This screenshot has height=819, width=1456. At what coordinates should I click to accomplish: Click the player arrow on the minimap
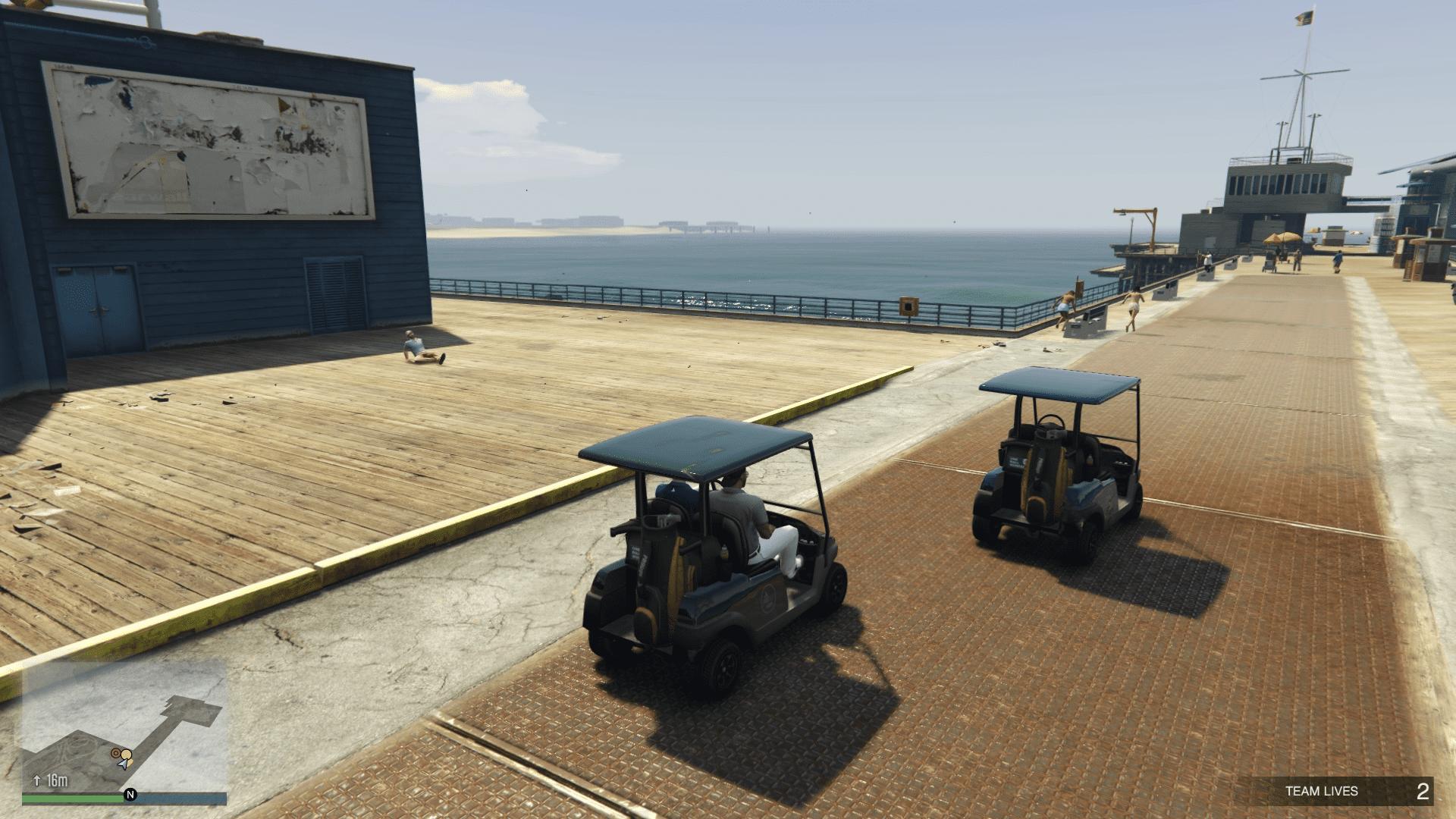coord(123,764)
